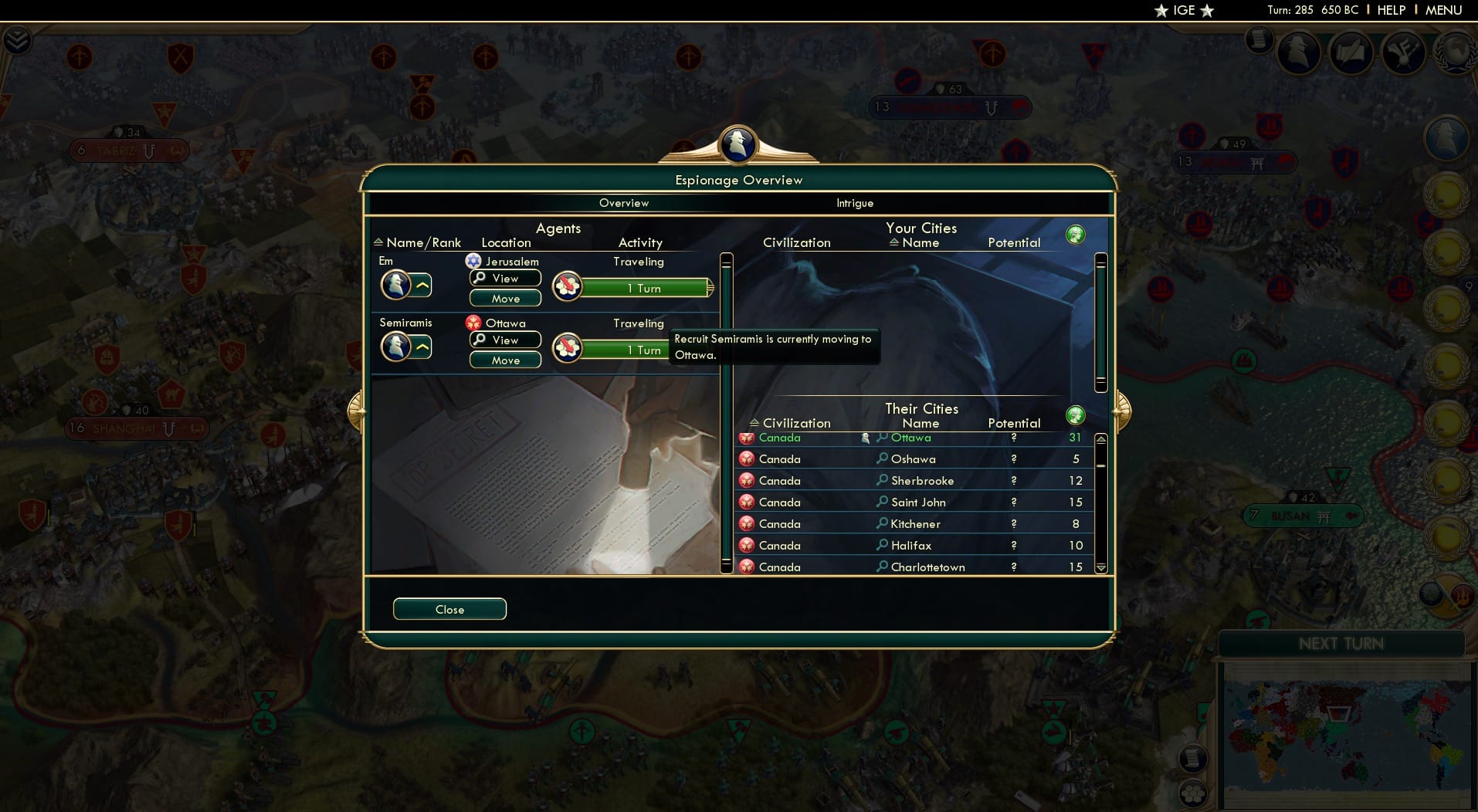The image size is (1478, 812).
Task: Click the Canada civilization icon beside Ottawa
Action: [747, 438]
